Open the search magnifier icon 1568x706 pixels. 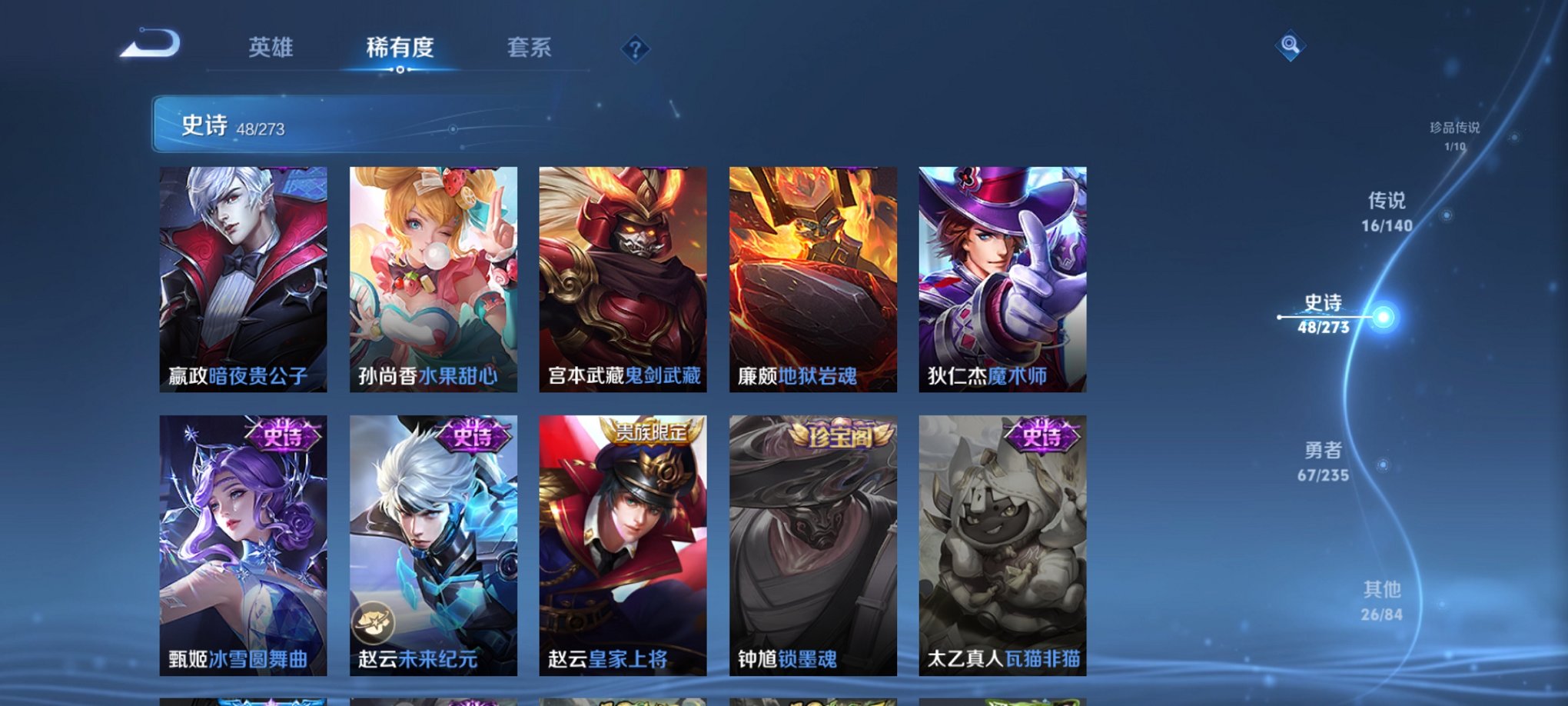point(1290,46)
